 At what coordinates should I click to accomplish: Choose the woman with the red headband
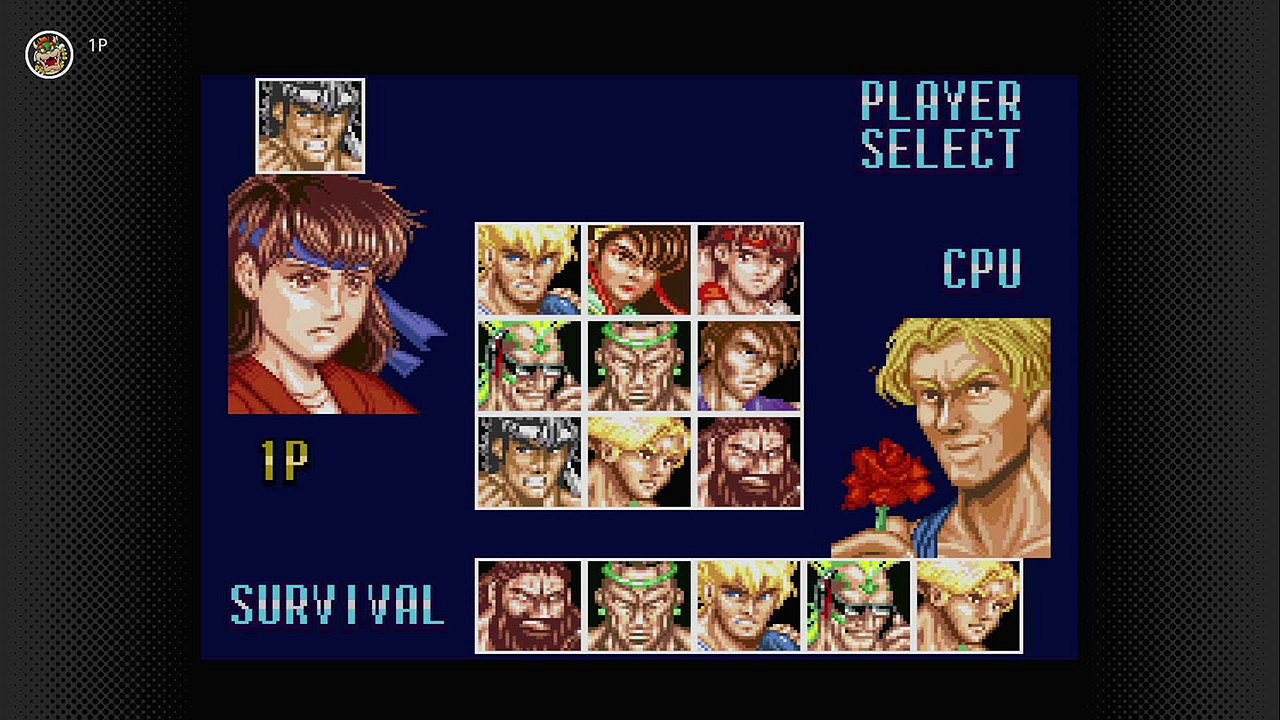click(637, 270)
